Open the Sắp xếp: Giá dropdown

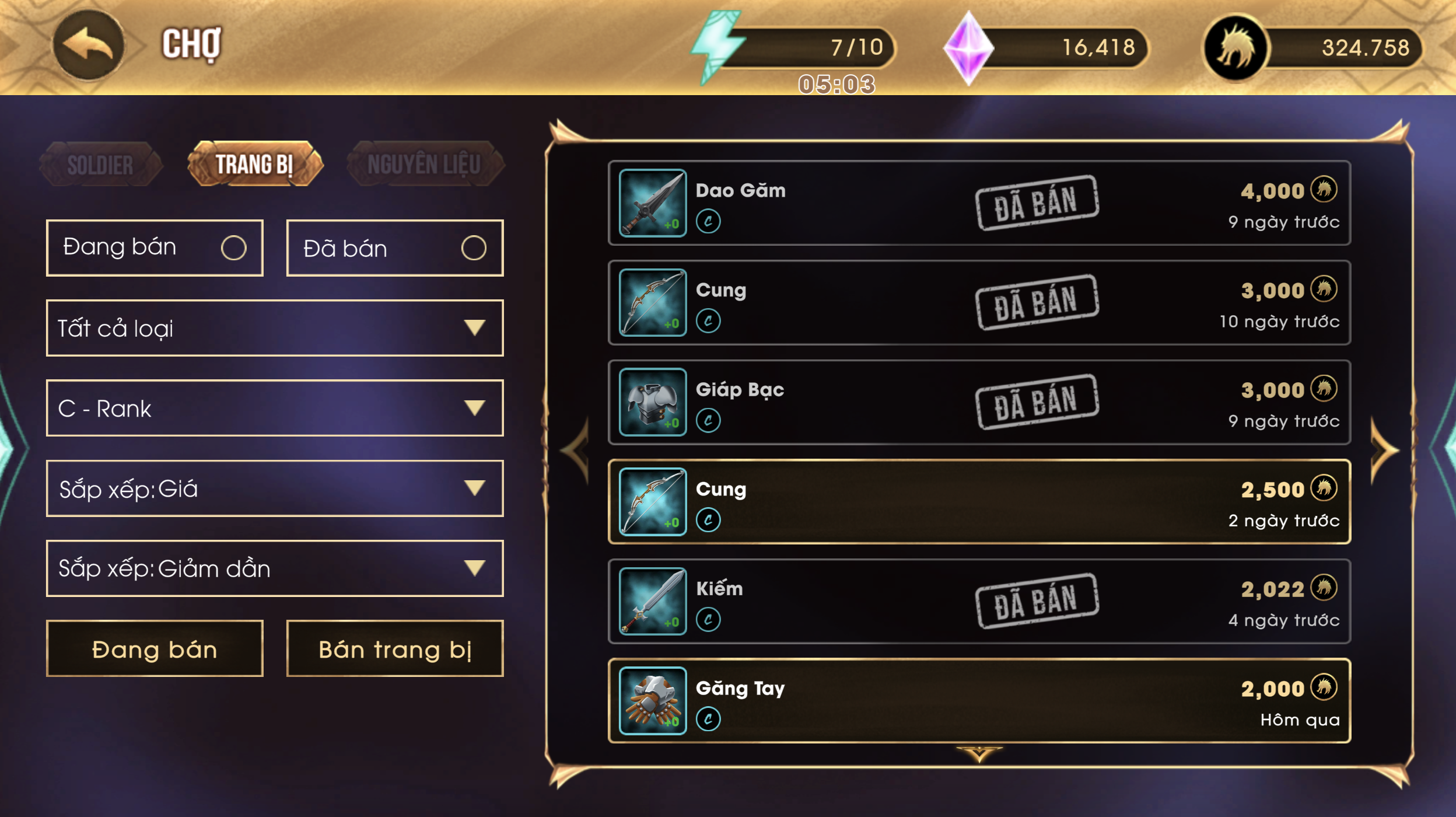click(x=274, y=488)
